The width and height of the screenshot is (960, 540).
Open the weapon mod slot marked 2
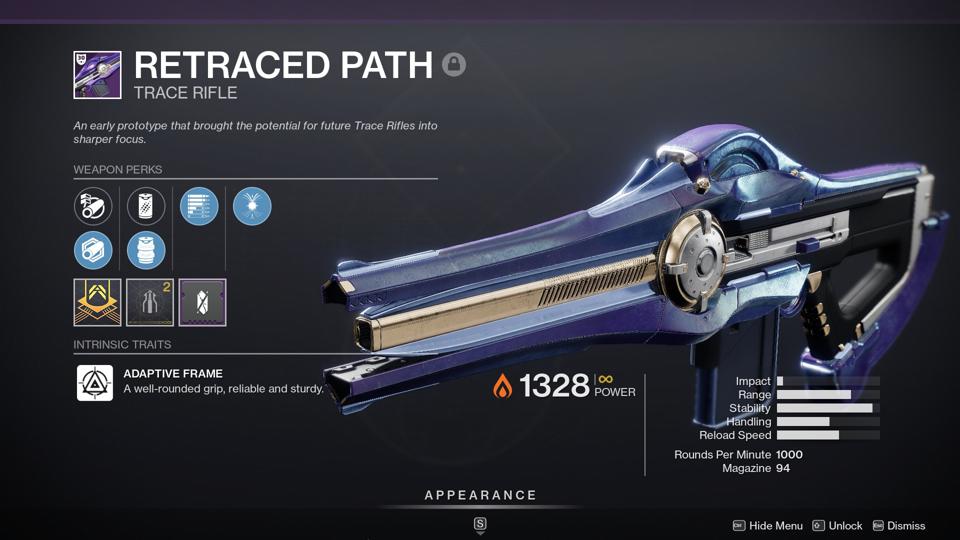pos(150,302)
